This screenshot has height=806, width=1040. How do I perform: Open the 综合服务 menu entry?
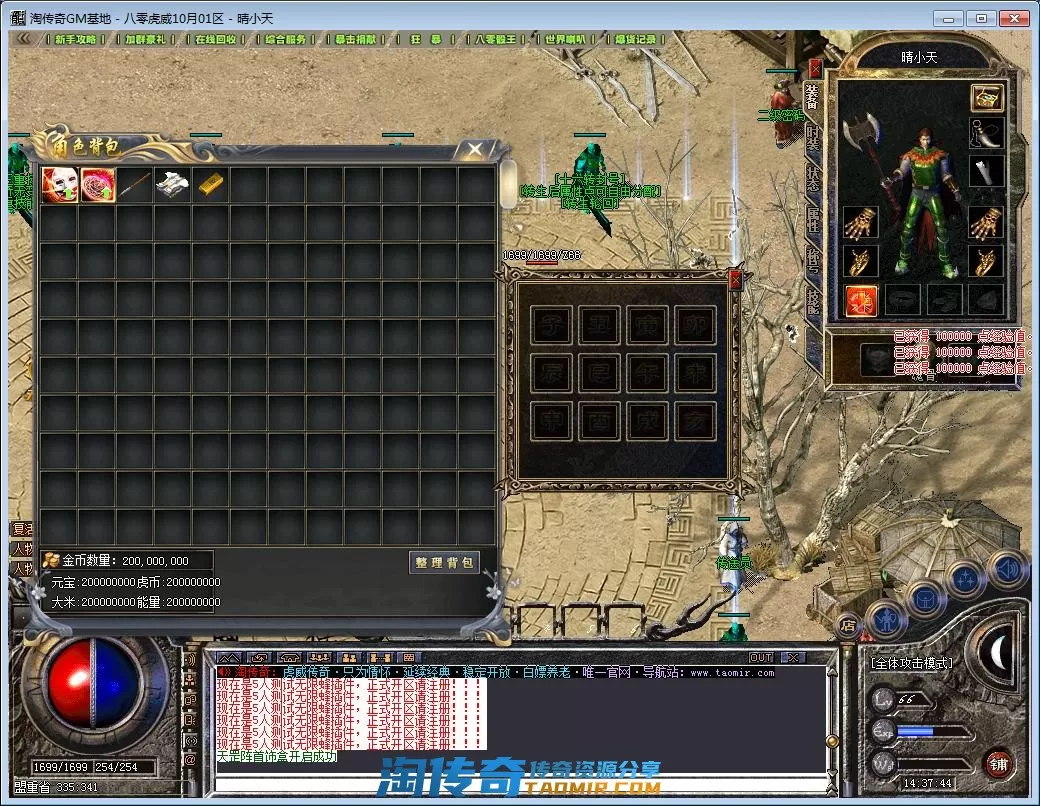pyautogui.click(x=286, y=39)
